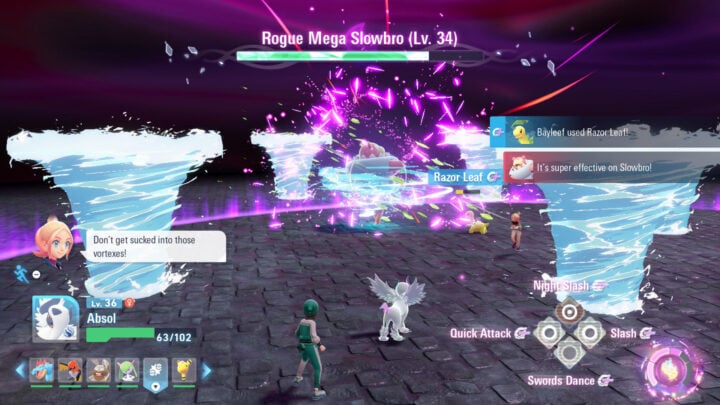Image resolution: width=720 pixels, height=405 pixels.
Task: Switch to the green-haired Pokémon party slot
Action: [127, 371]
